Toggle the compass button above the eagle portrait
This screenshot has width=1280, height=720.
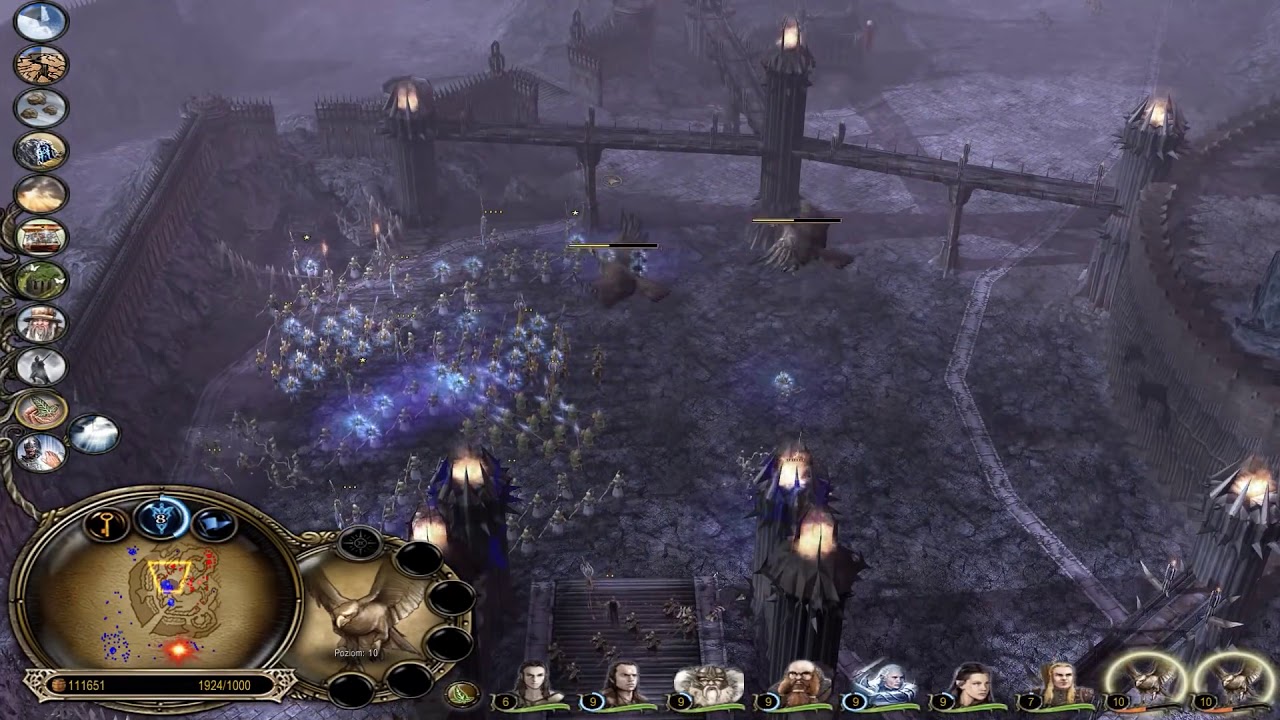(360, 542)
